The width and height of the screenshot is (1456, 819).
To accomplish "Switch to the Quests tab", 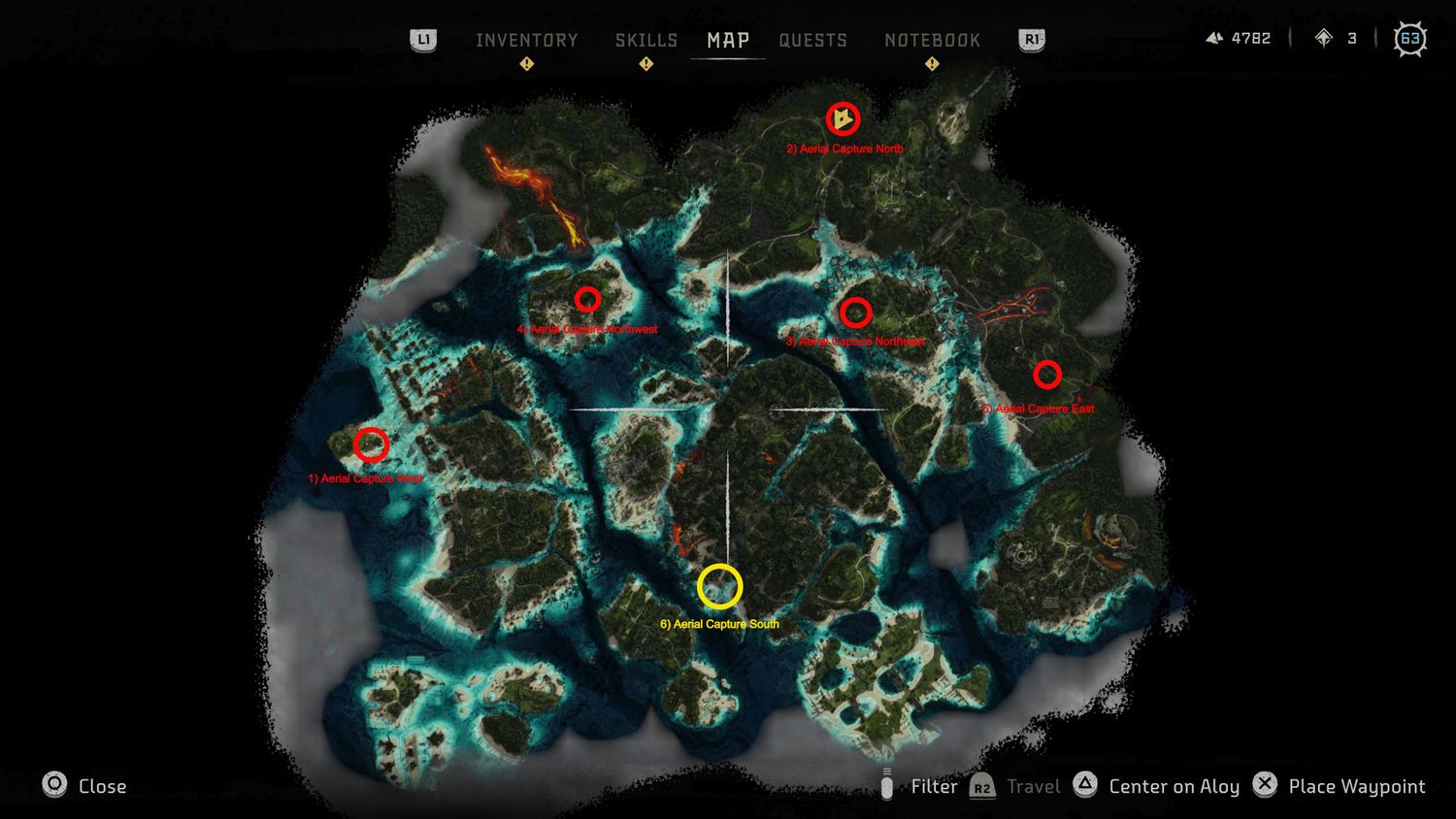I will [812, 41].
